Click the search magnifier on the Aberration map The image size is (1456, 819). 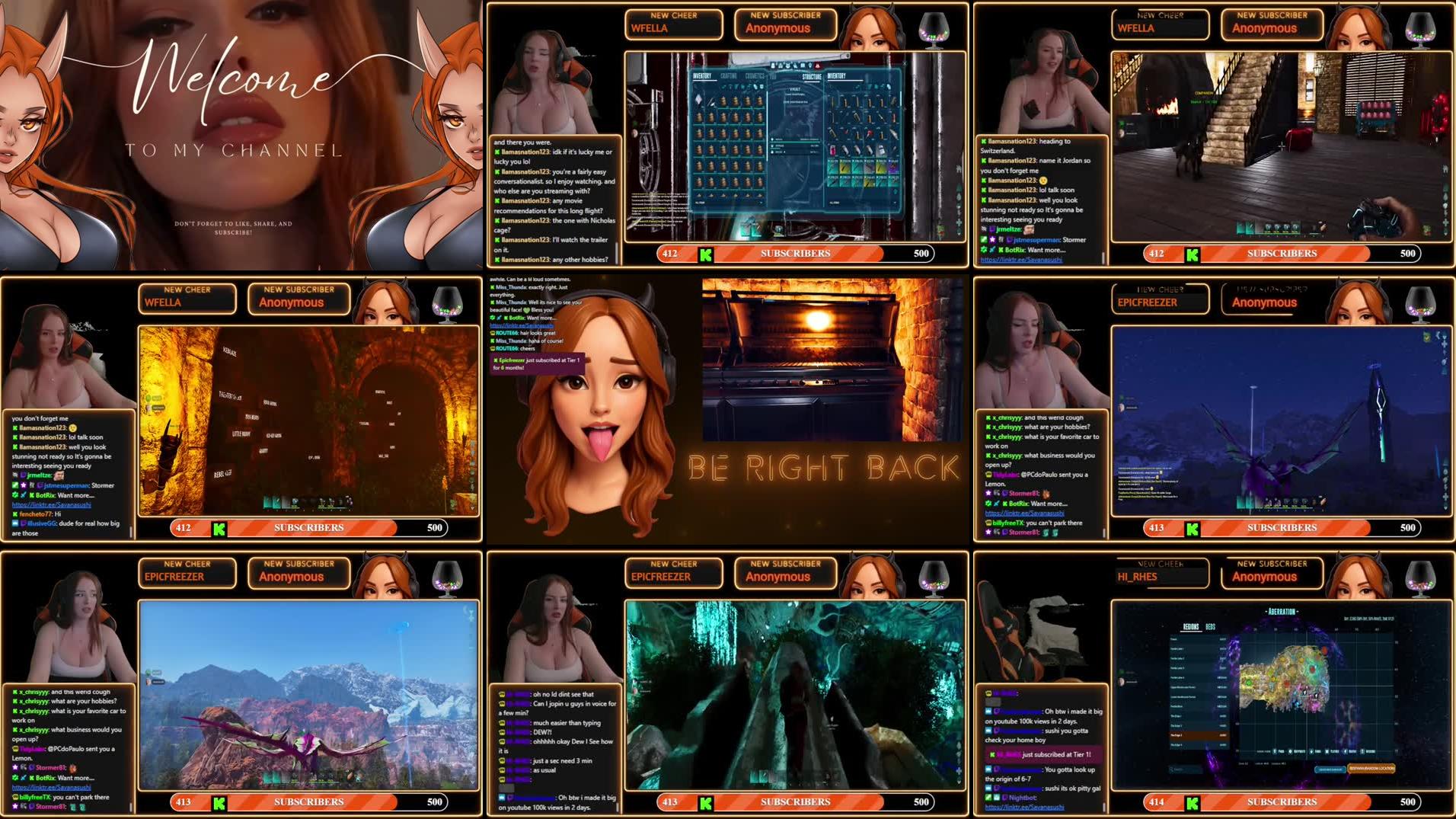tap(1172, 769)
